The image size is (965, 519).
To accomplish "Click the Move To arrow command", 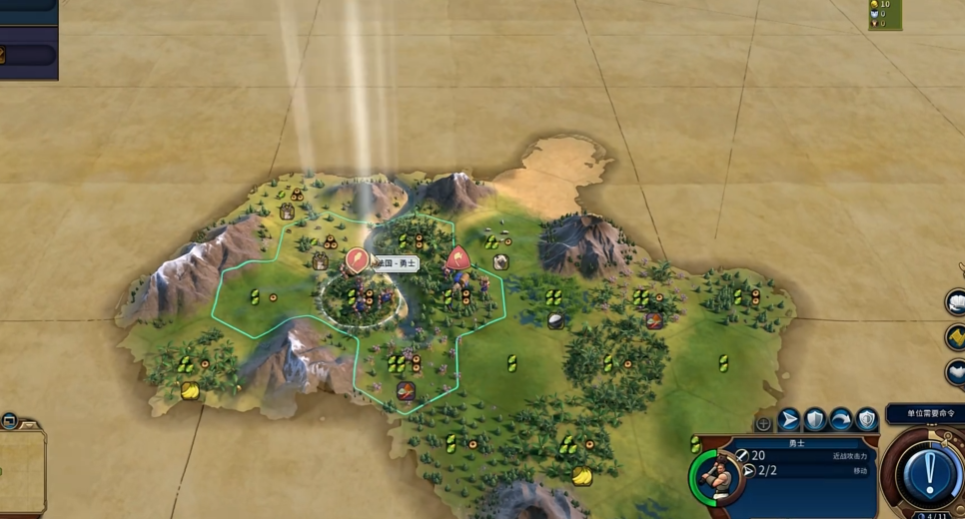I will (x=789, y=419).
